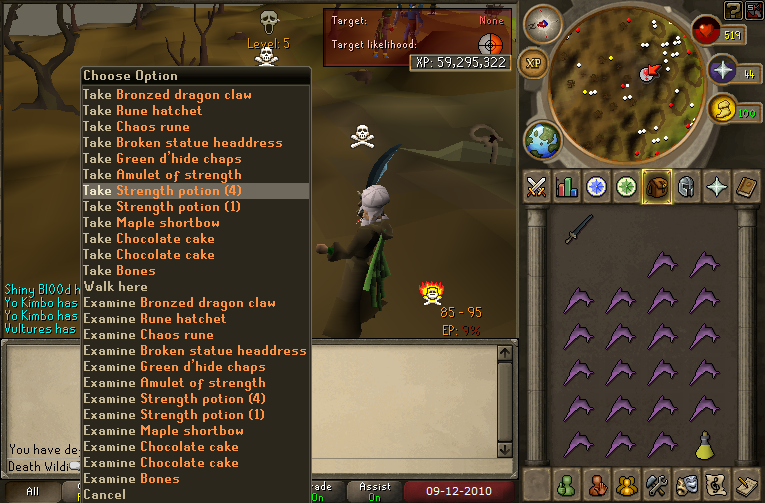Cancel the Choose Option menu
765x503 pixels.
(x=105, y=495)
